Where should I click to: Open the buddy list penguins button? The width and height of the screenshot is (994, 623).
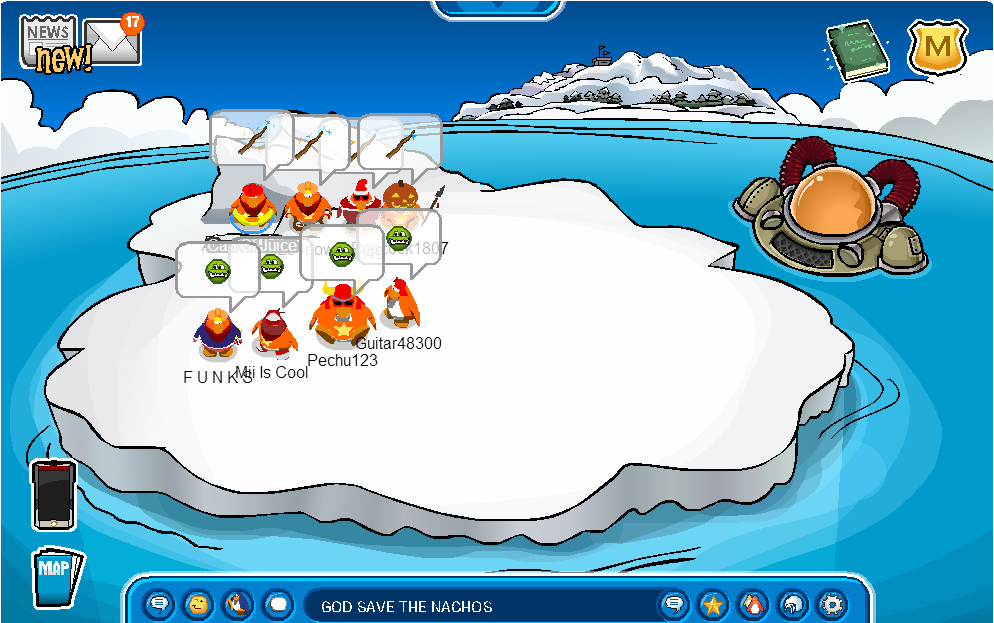point(752,604)
